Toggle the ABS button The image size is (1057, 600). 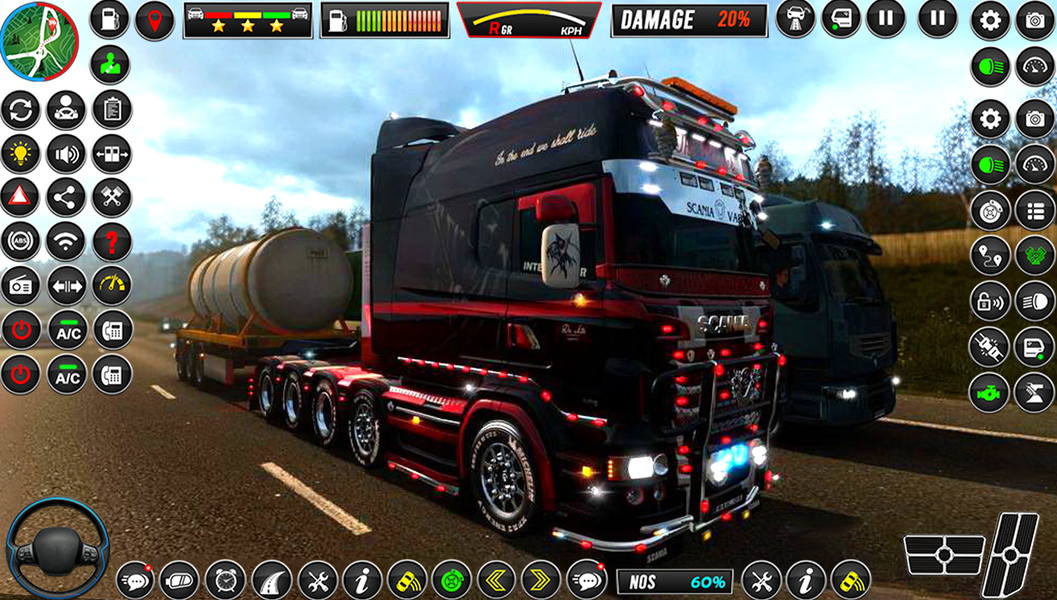[20, 242]
